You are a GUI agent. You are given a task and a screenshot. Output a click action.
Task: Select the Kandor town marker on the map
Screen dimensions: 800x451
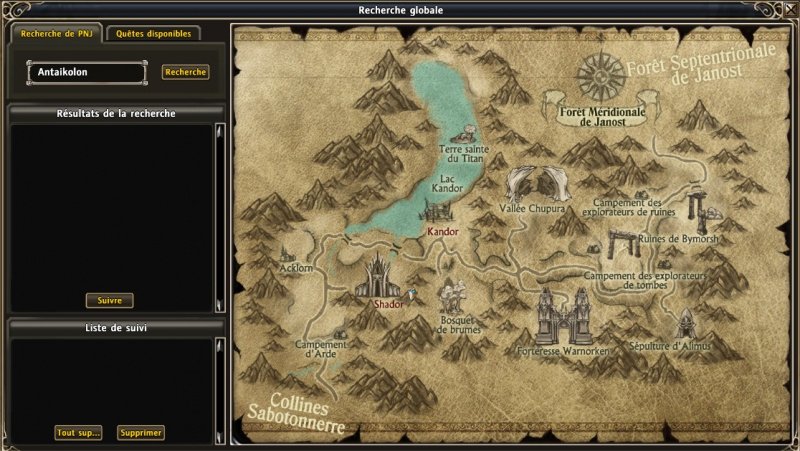click(x=440, y=214)
